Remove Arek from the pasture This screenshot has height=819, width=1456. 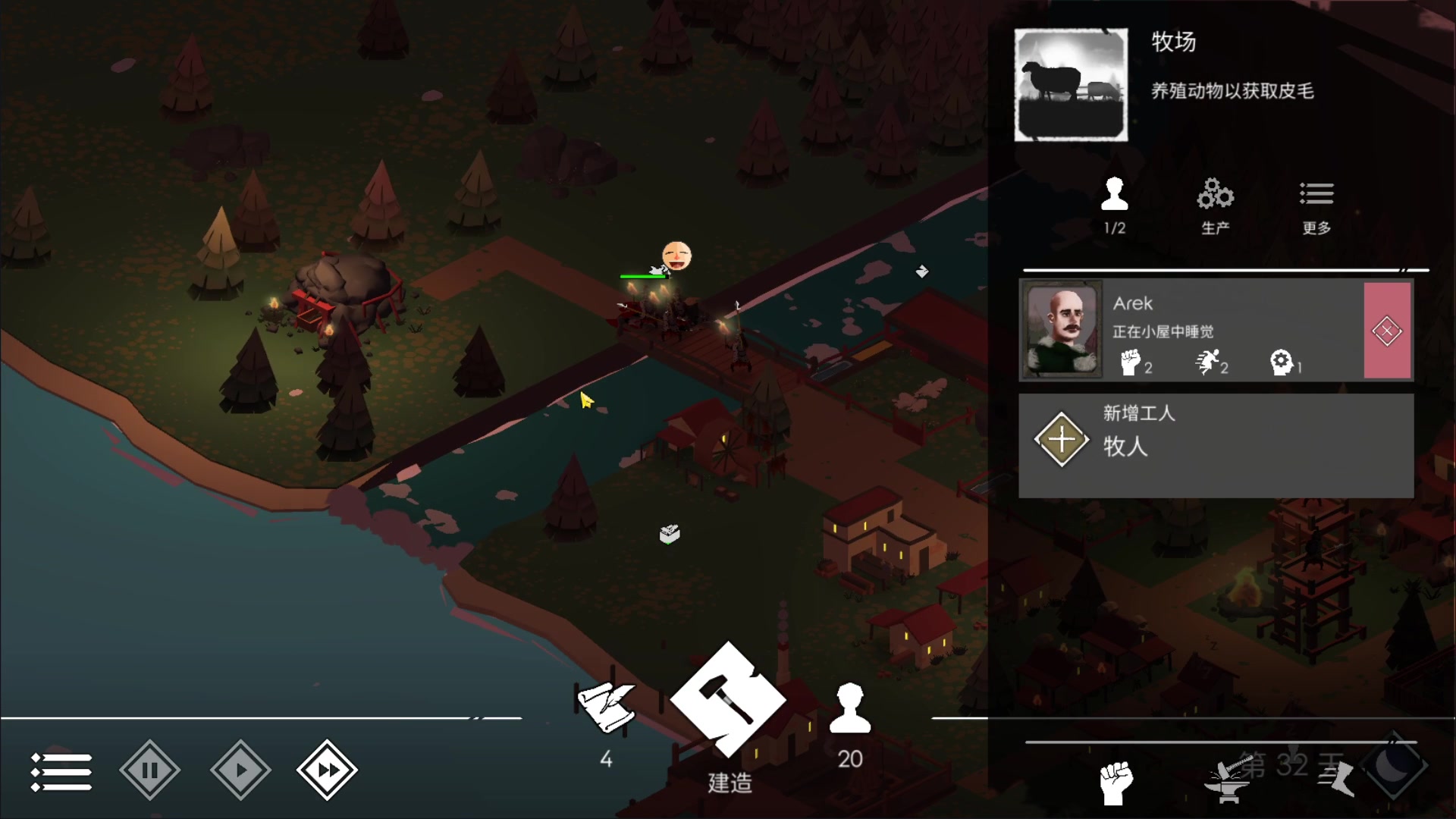pyautogui.click(x=1387, y=331)
